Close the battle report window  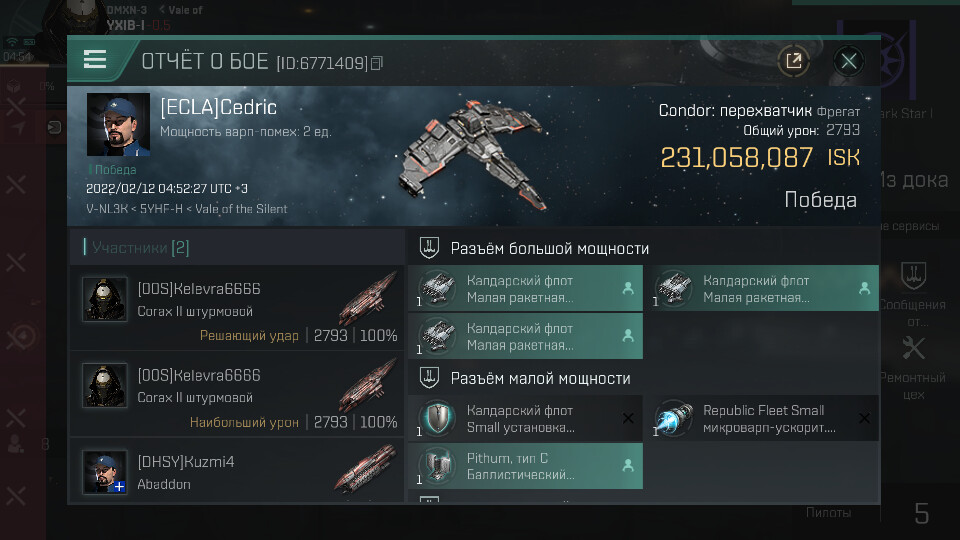849,61
